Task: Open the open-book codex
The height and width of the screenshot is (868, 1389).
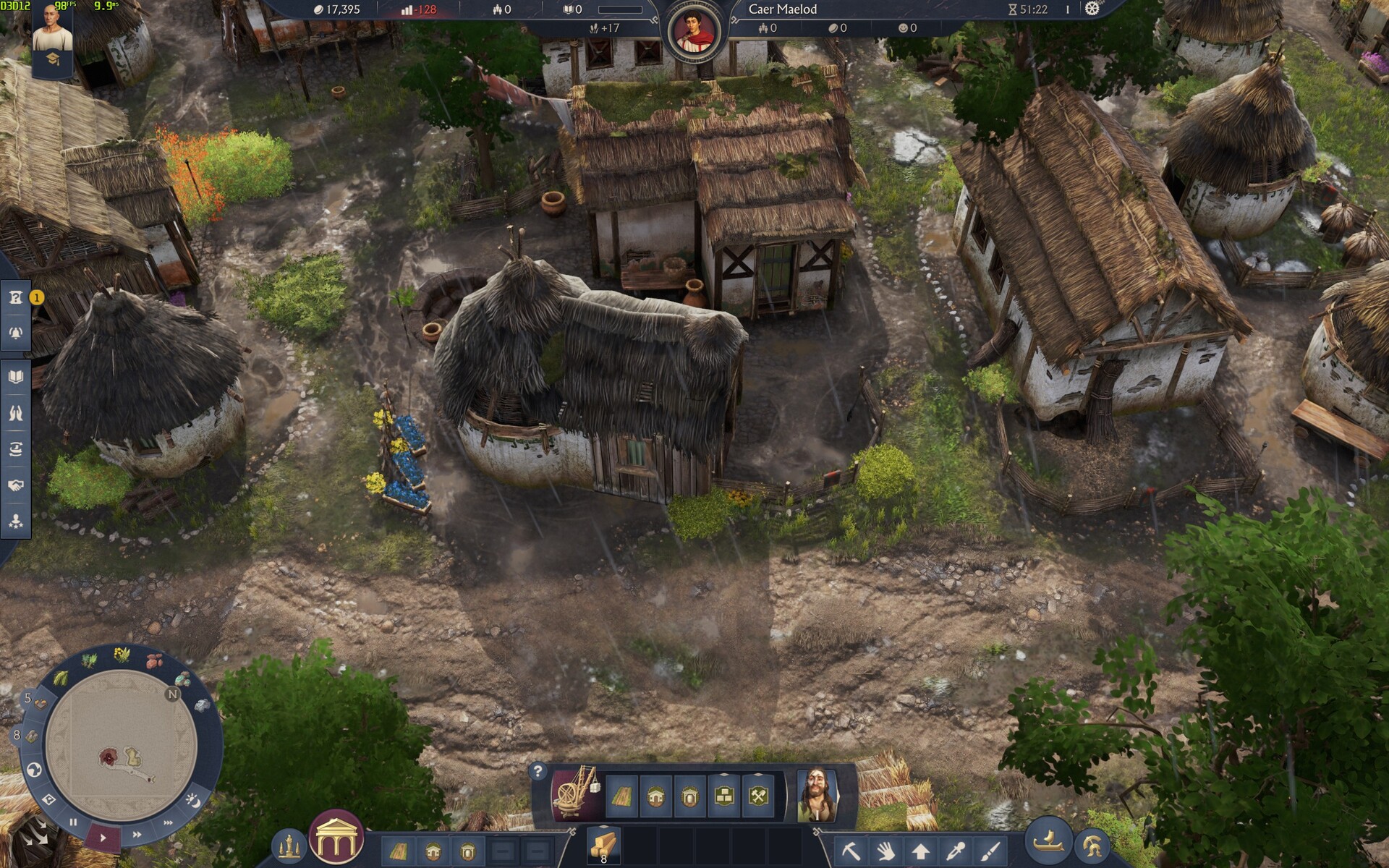Action: pos(16,377)
